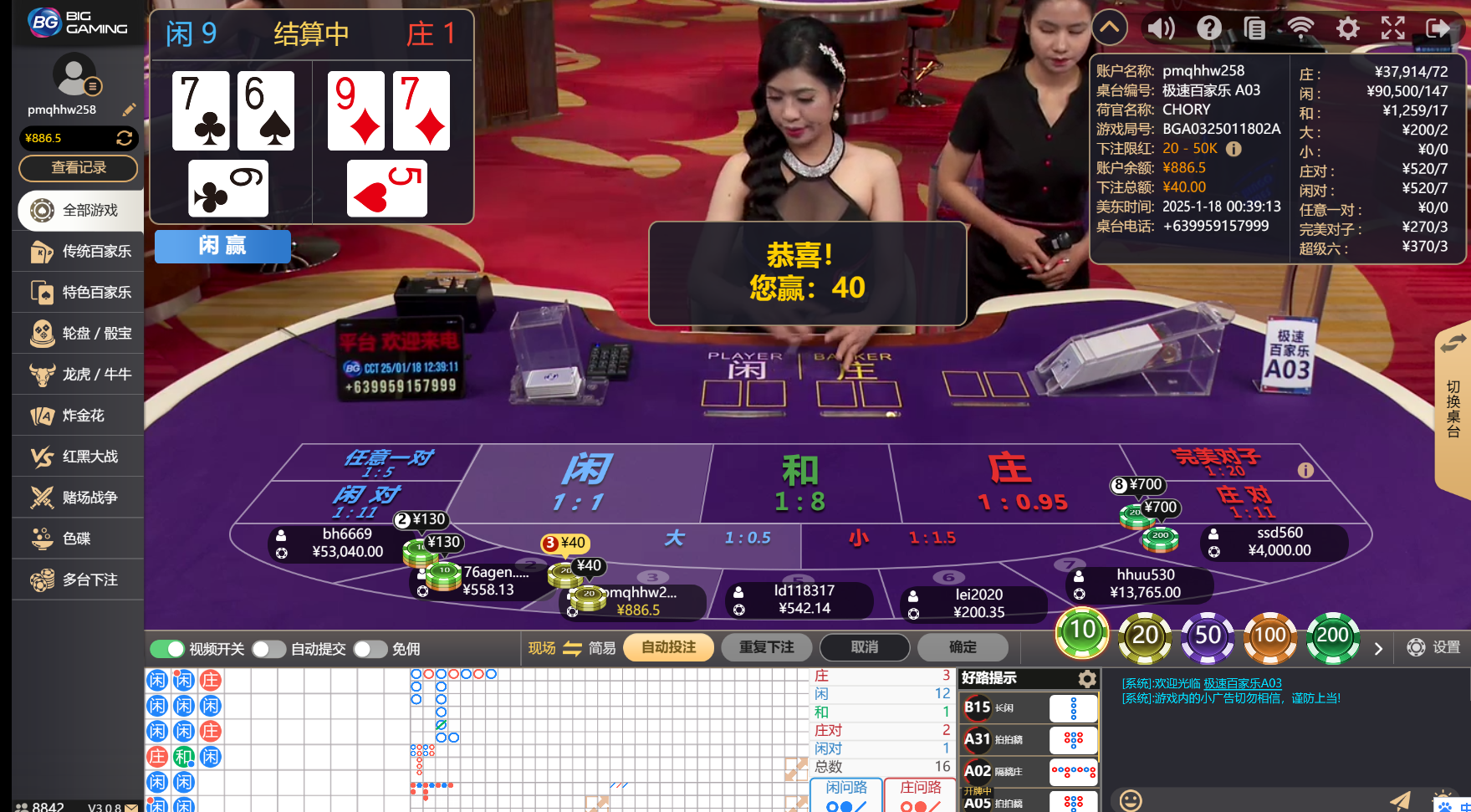This screenshot has height=812, width=1471.
Task: Open the help guide
Action: pyautogui.click(x=1208, y=28)
